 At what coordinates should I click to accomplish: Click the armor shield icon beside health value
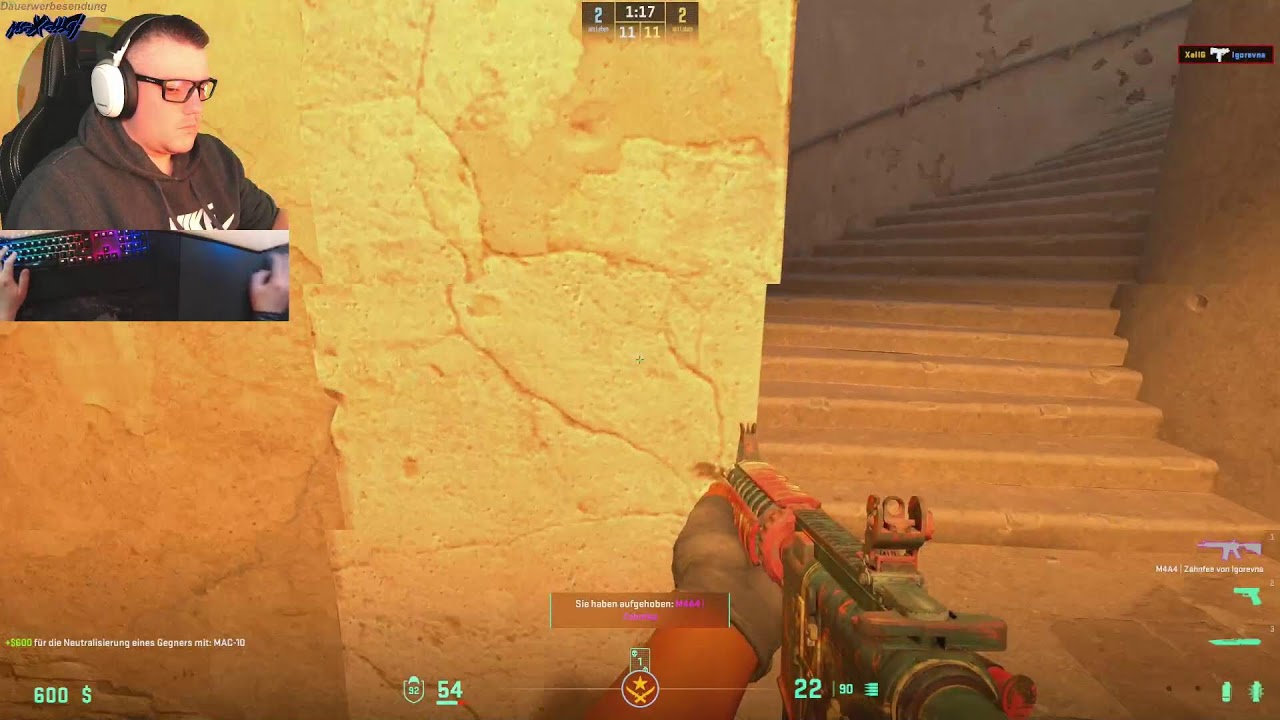click(x=412, y=689)
